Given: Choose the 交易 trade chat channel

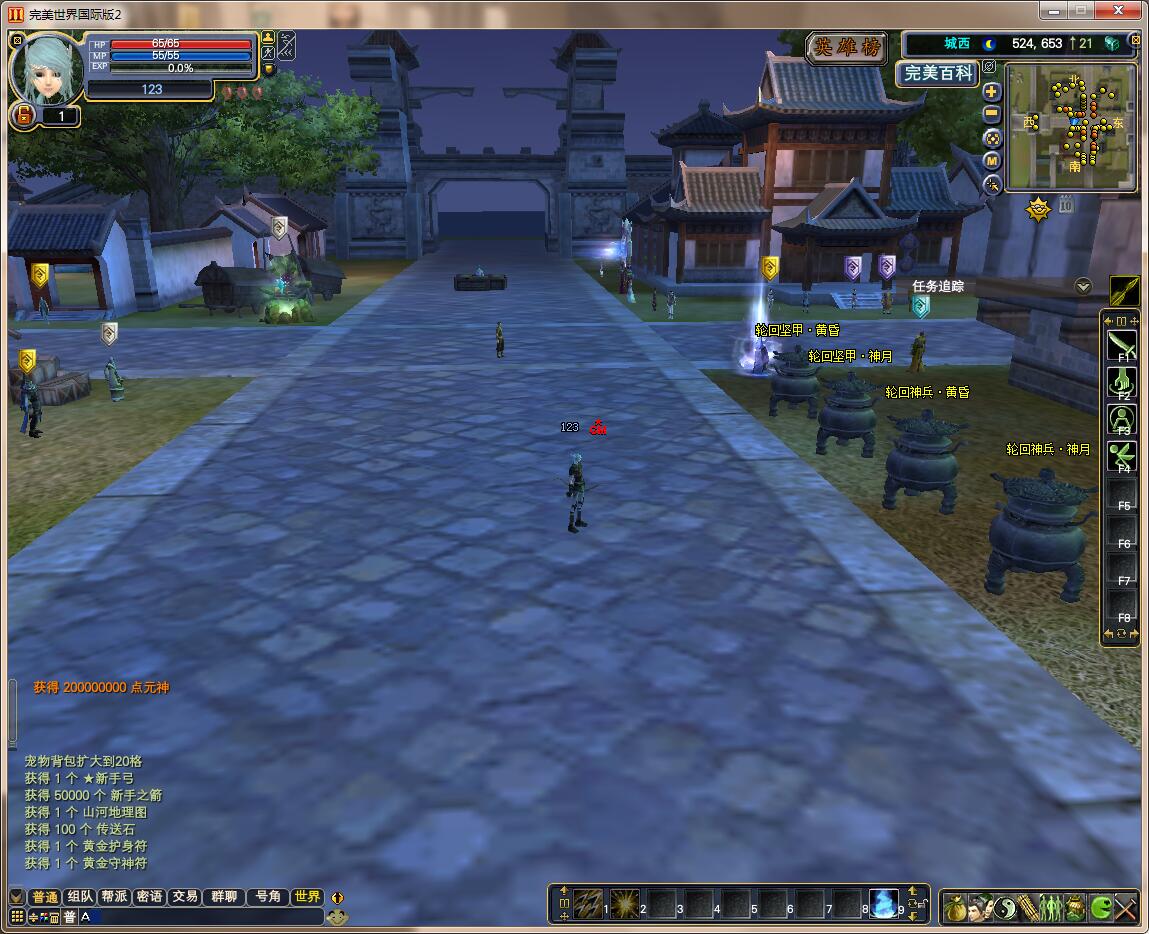Looking at the screenshot, I should click(184, 897).
